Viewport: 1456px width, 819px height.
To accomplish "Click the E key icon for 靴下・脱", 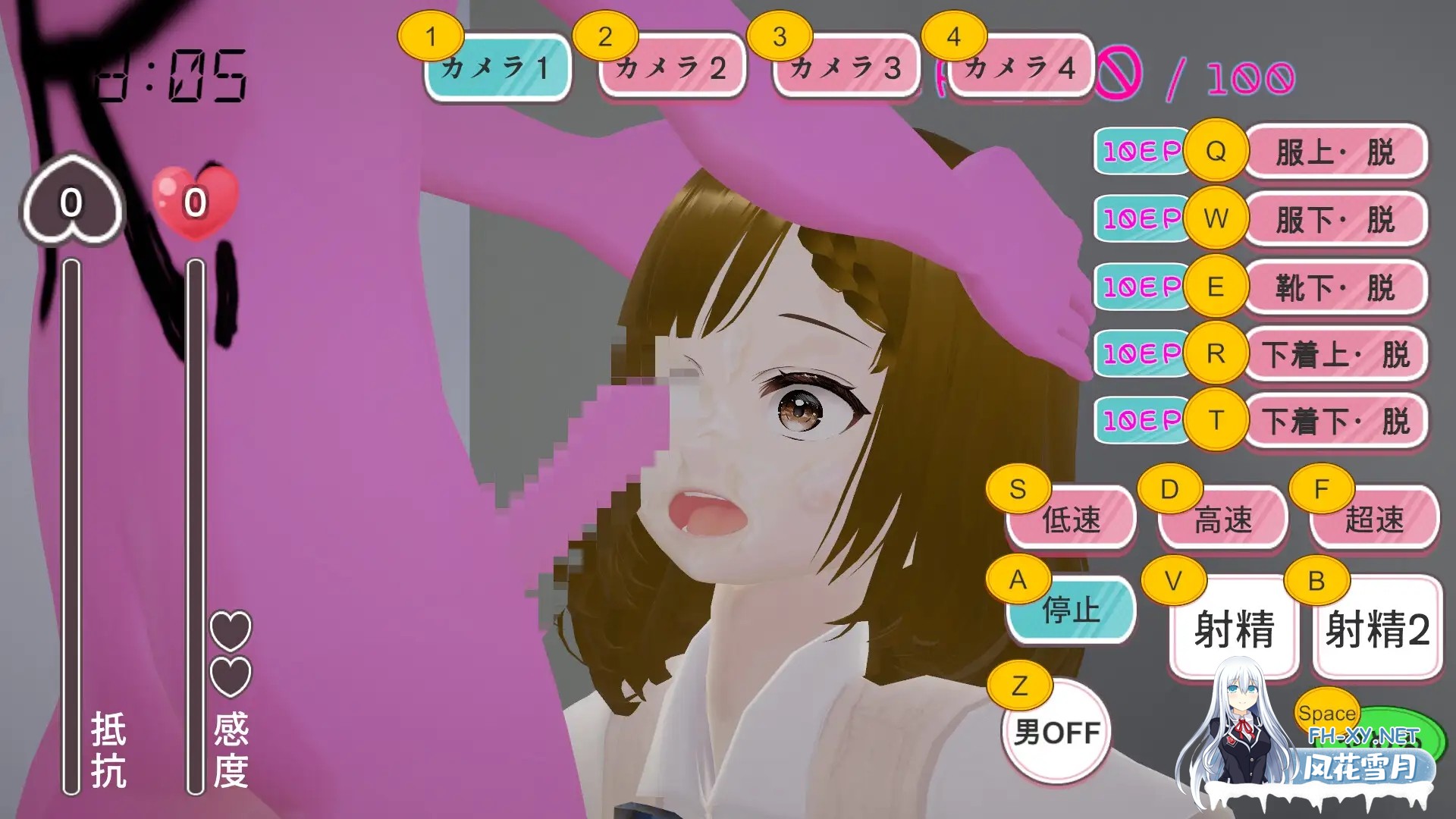I will click(x=1216, y=287).
